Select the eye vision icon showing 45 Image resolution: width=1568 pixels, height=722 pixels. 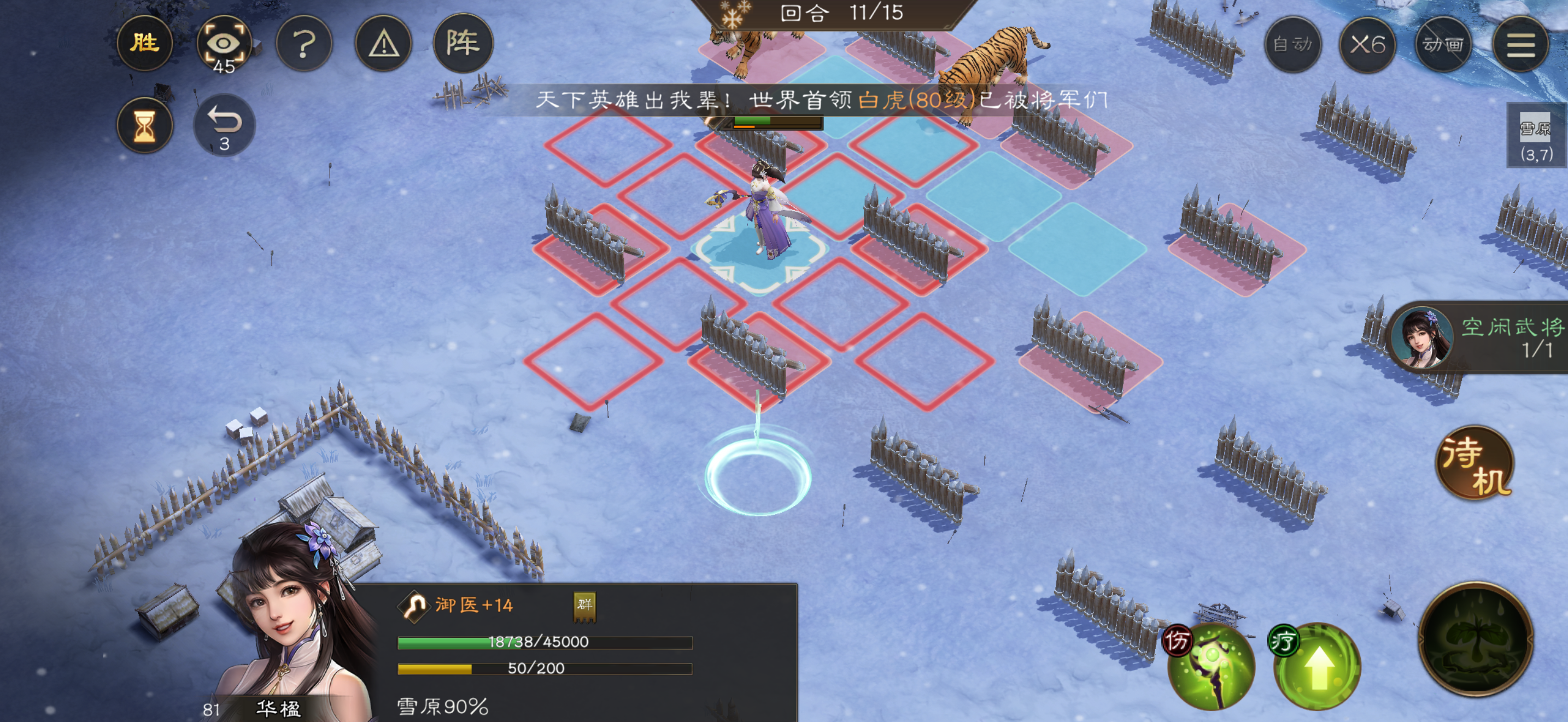(x=224, y=44)
